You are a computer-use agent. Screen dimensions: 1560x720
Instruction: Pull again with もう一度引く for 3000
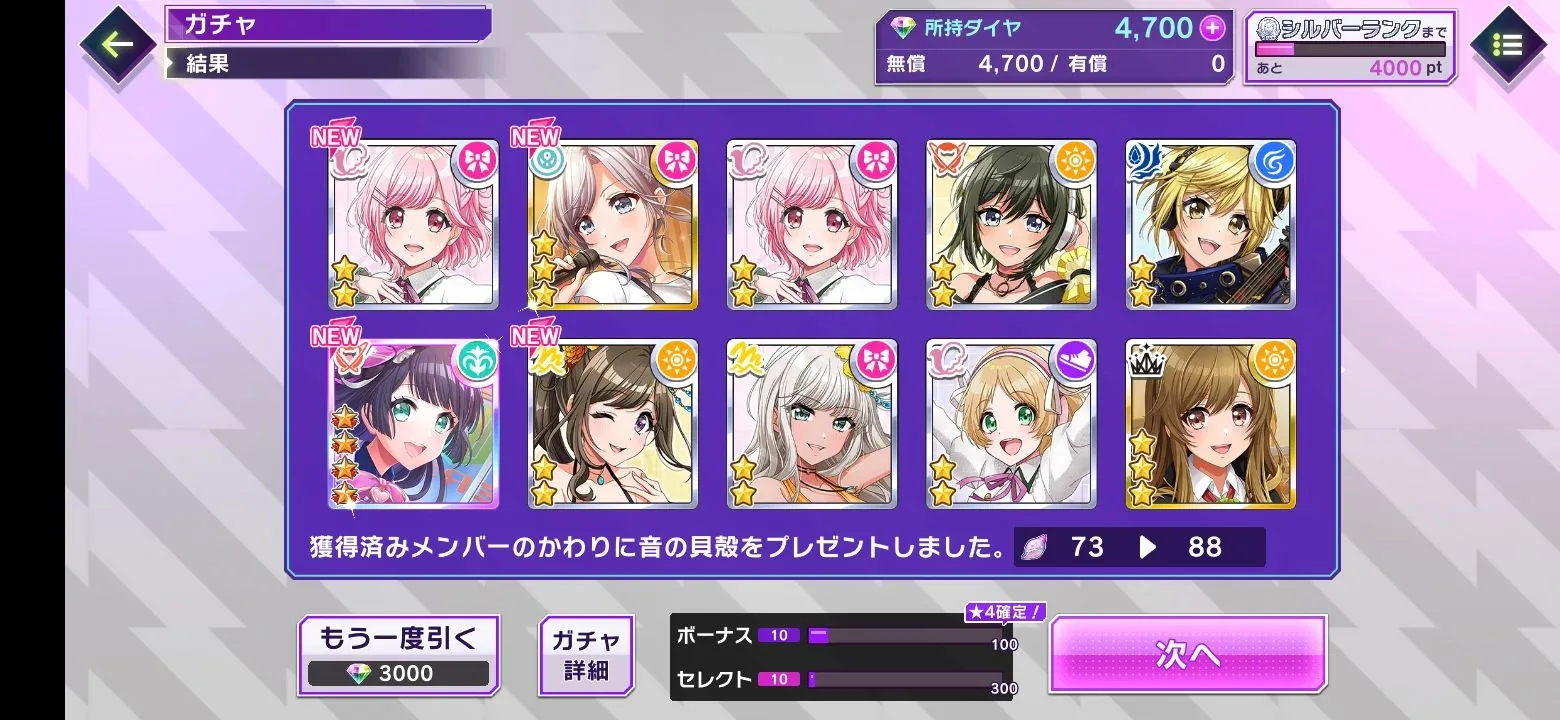coord(398,655)
